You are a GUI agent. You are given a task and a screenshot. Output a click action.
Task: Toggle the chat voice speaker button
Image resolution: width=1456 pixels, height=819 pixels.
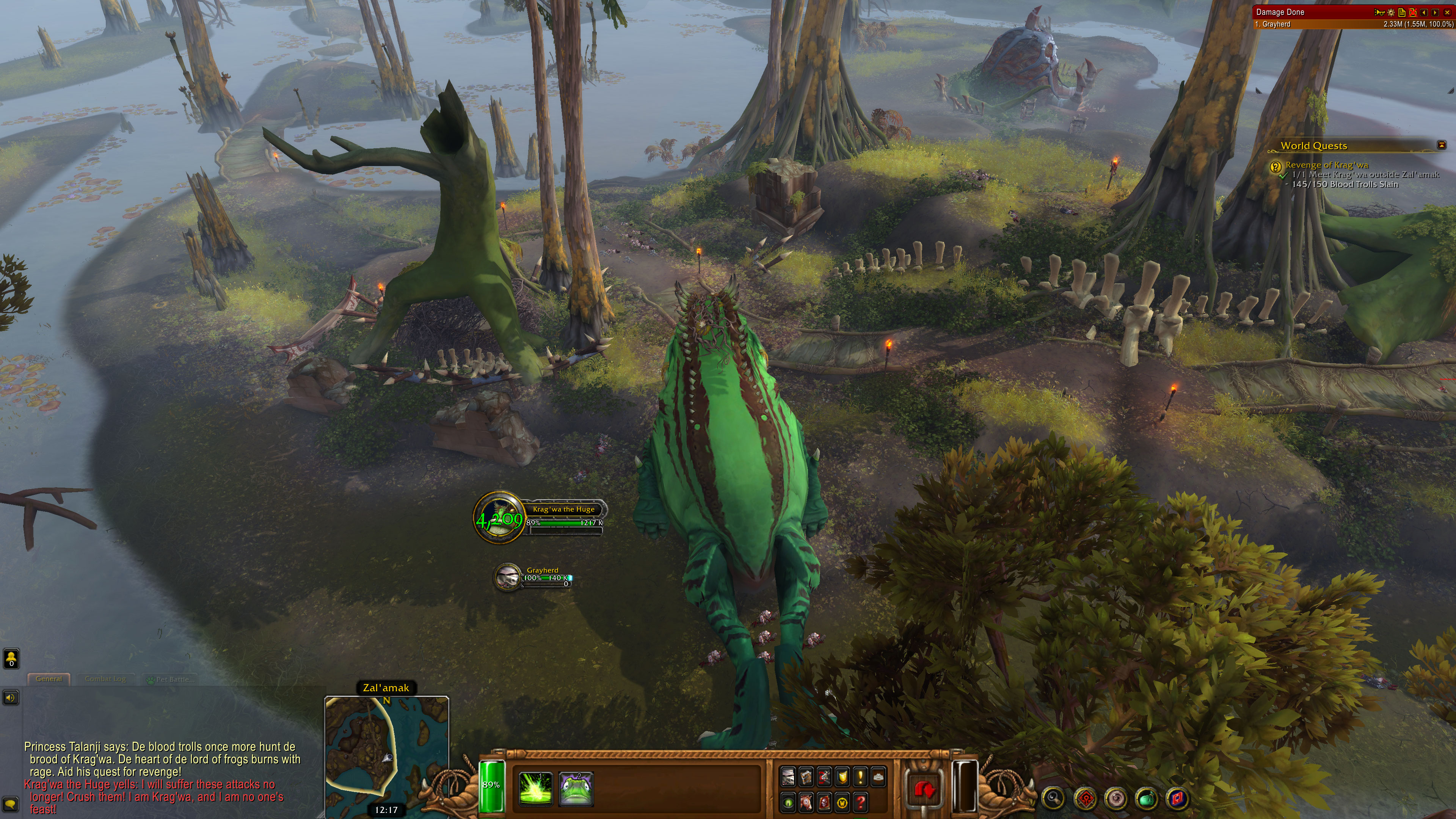tap(11, 698)
